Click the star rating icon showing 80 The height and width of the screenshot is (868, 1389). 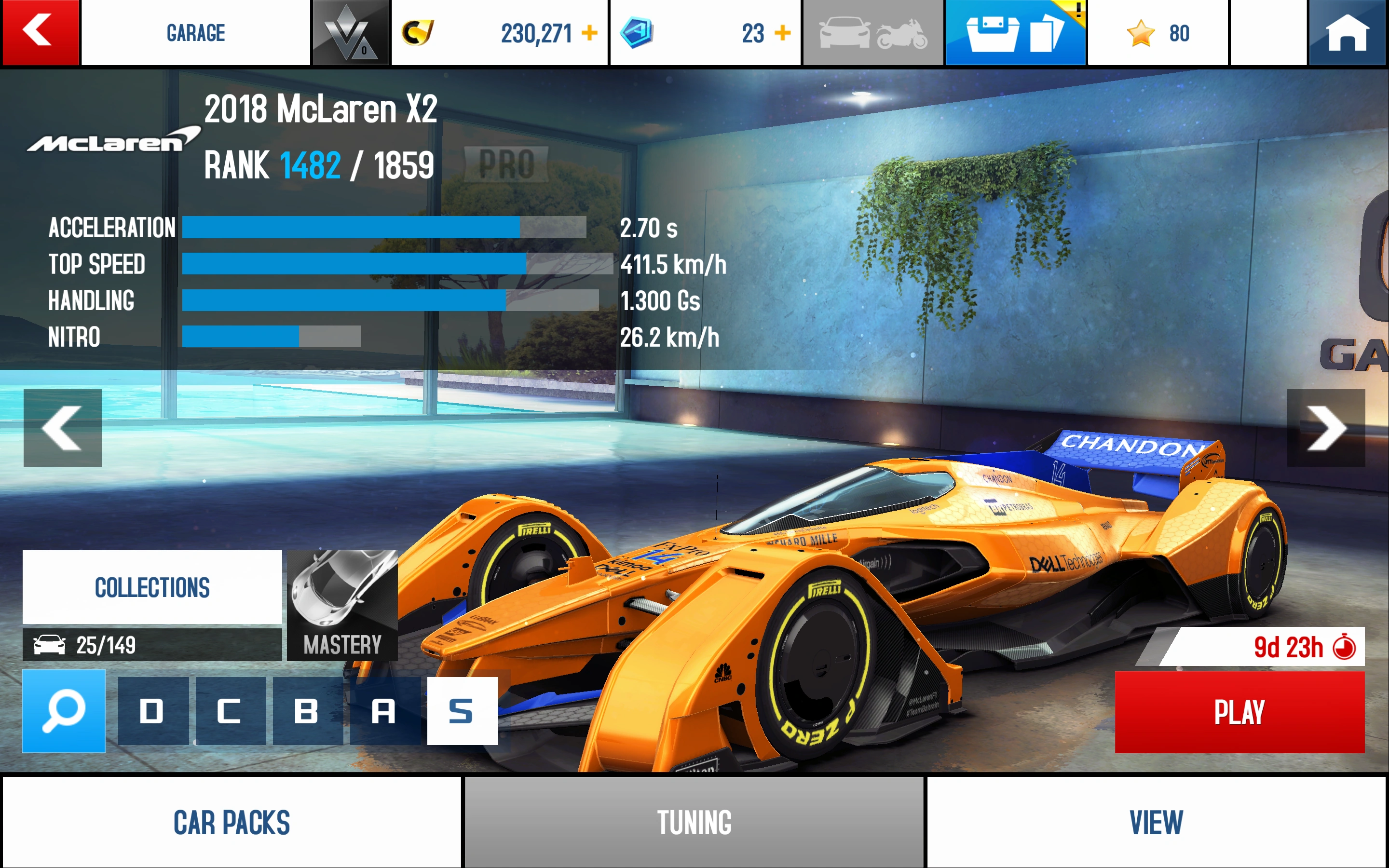(1142, 33)
